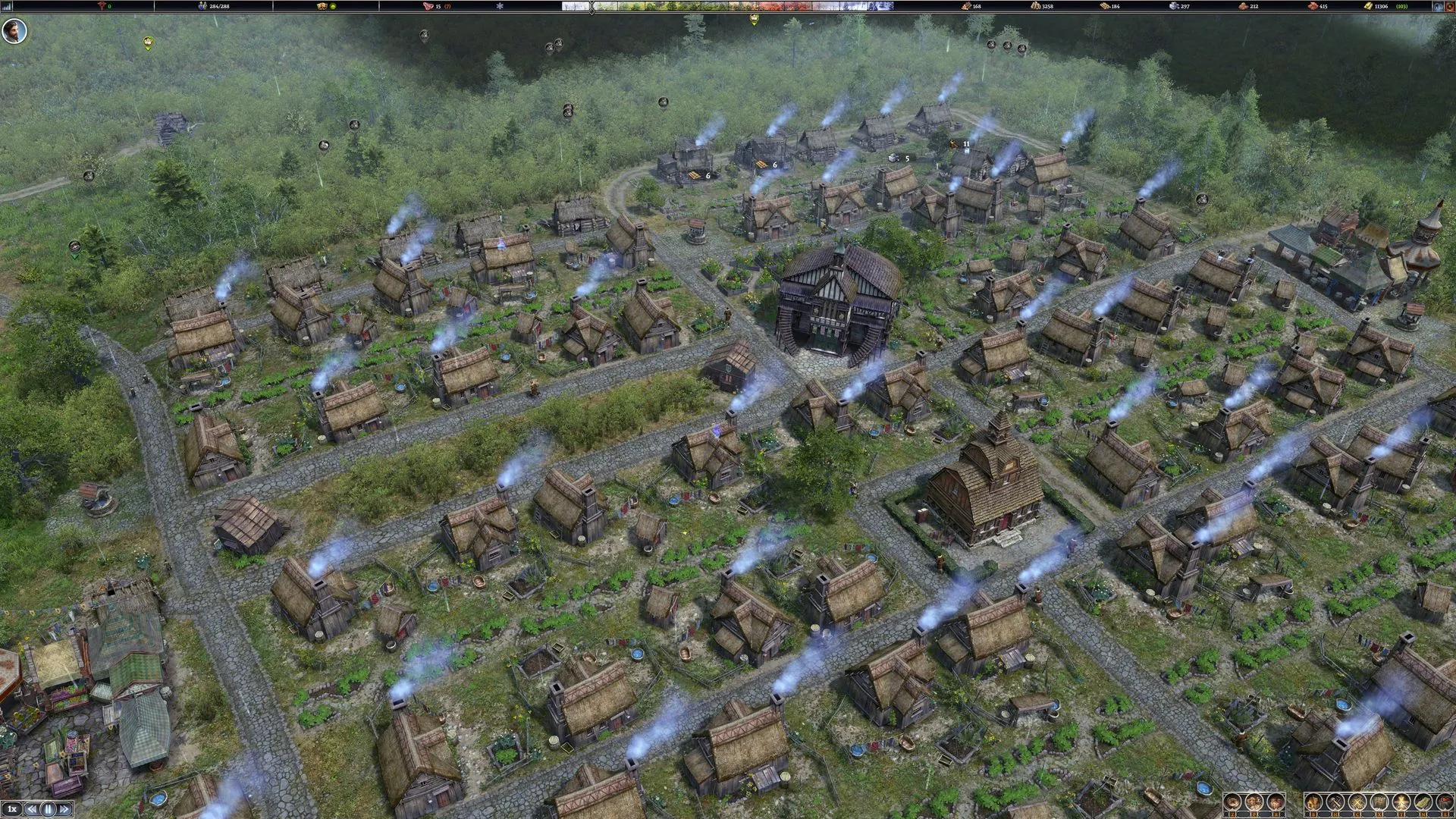This screenshot has width=1456, height=819.
Task: Click the 1x speed indicator button
Action: pyautogui.click(x=11, y=808)
